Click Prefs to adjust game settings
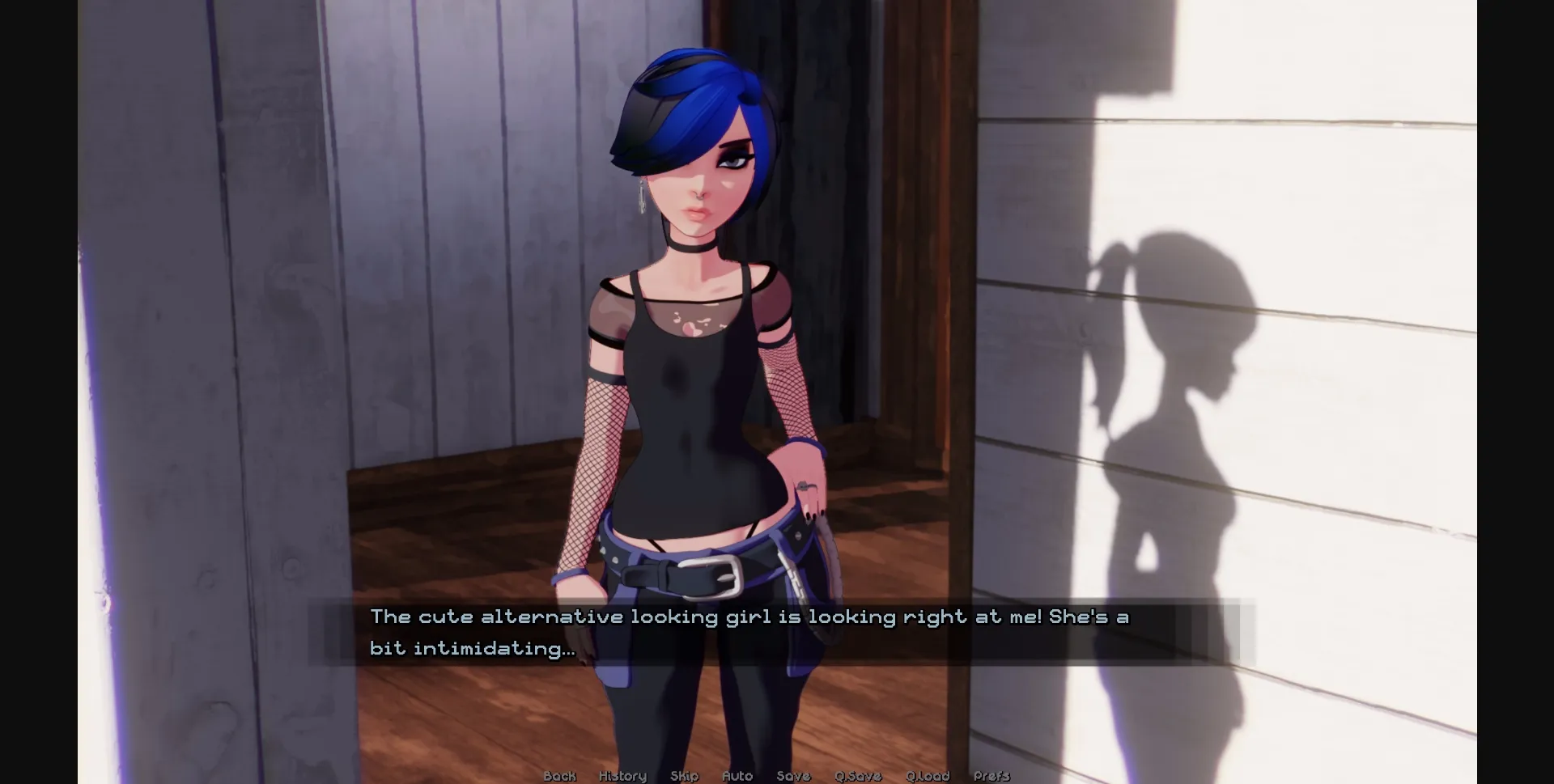Screen dimensions: 1554x784 coord(991,776)
